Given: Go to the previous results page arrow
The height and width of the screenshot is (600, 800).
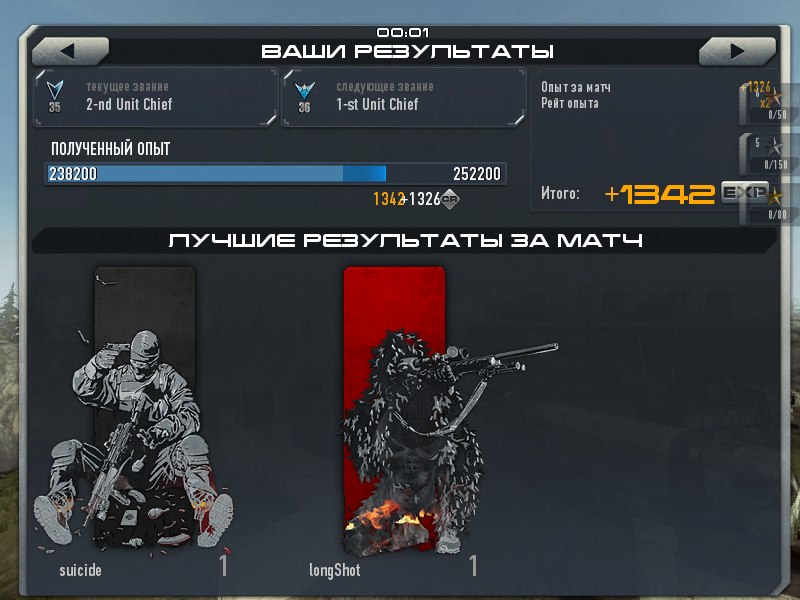Looking at the screenshot, I should click(x=69, y=50).
